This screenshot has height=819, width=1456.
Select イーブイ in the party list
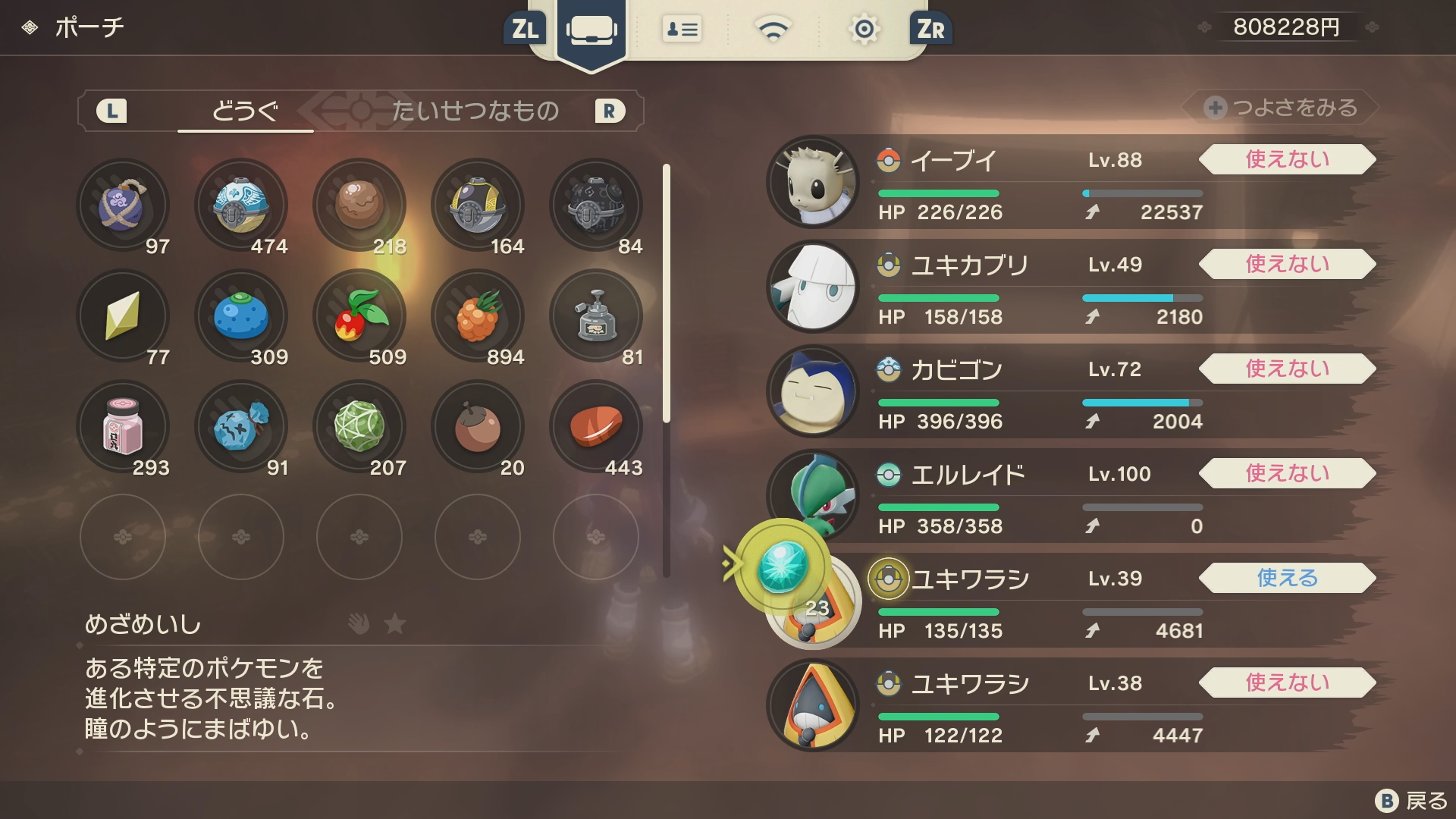1062,183
